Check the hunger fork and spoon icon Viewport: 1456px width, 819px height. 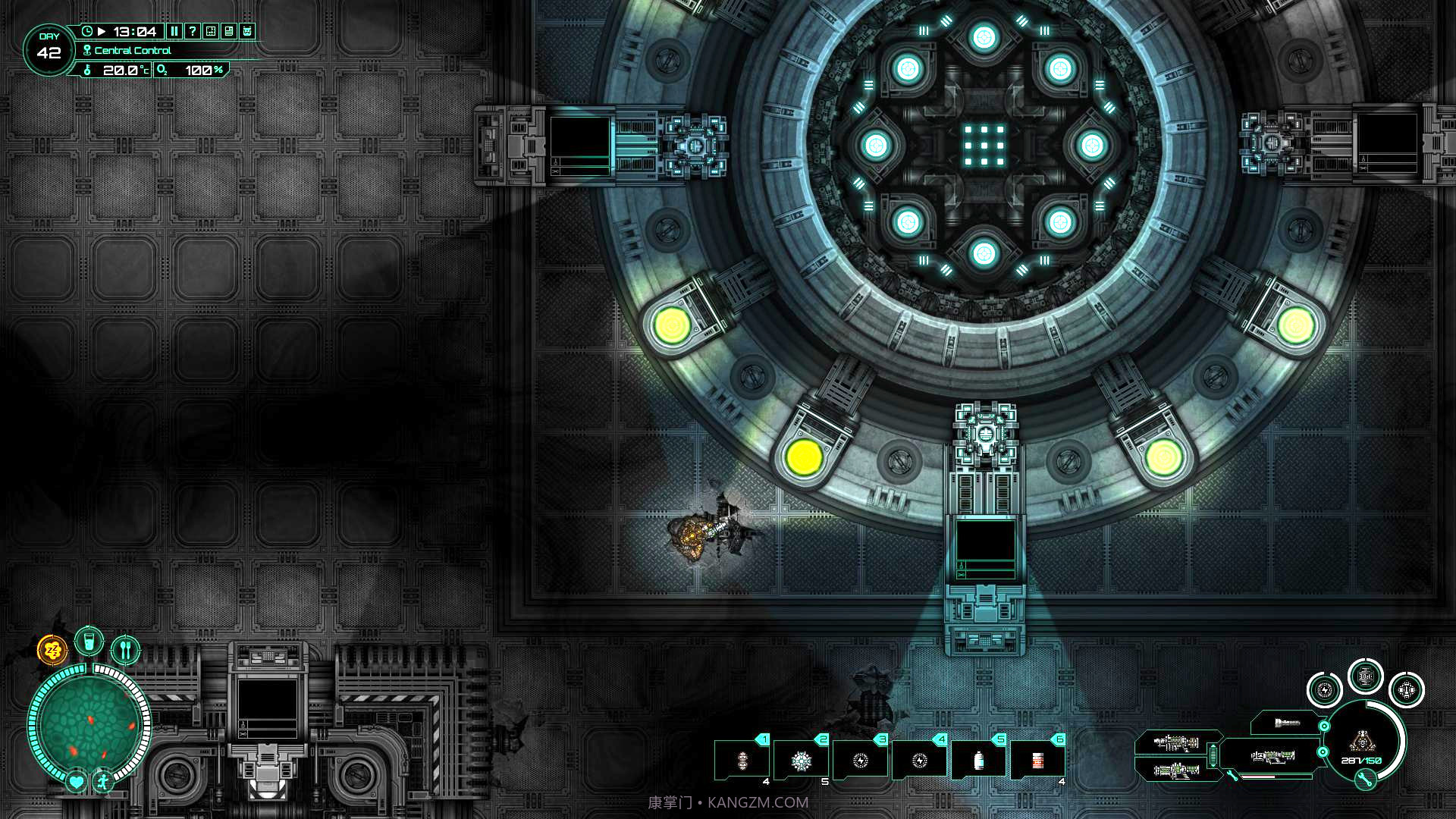(126, 650)
